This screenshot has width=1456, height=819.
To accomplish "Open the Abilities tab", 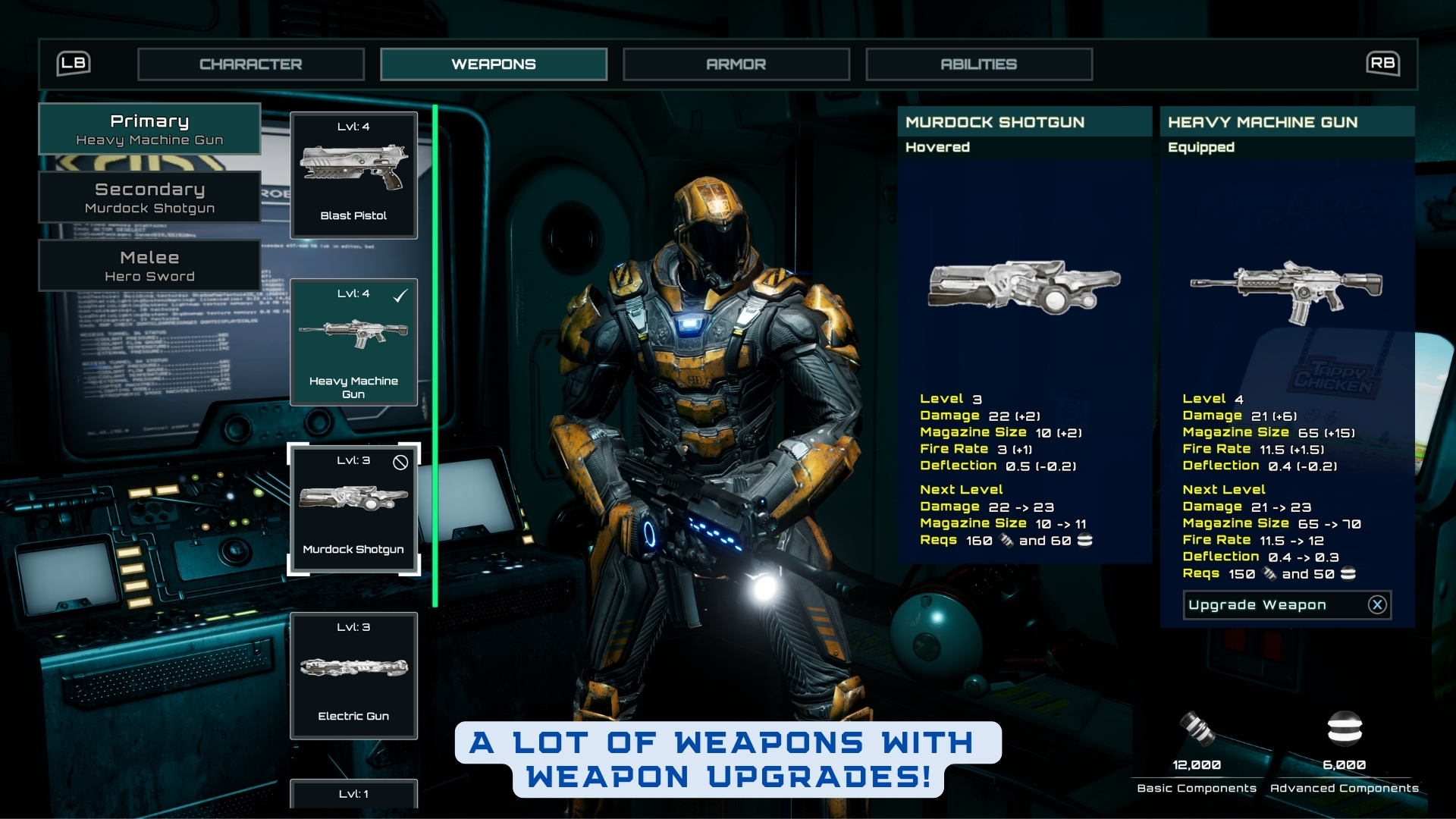I will pyautogui.click(x=978, y=64).
